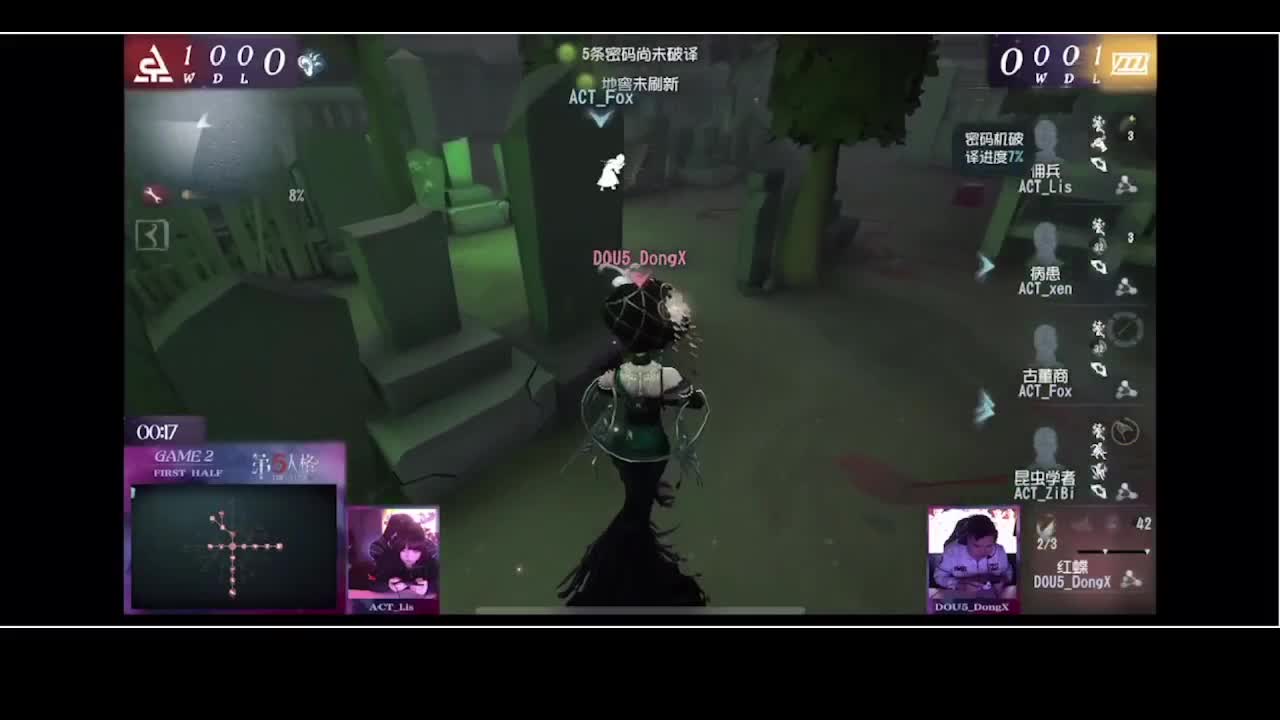This screenshot has width=1280, height=720.
Task: Click 古董商 ACT_Fox's circular item icon
Action: (x=1128, y=331)
